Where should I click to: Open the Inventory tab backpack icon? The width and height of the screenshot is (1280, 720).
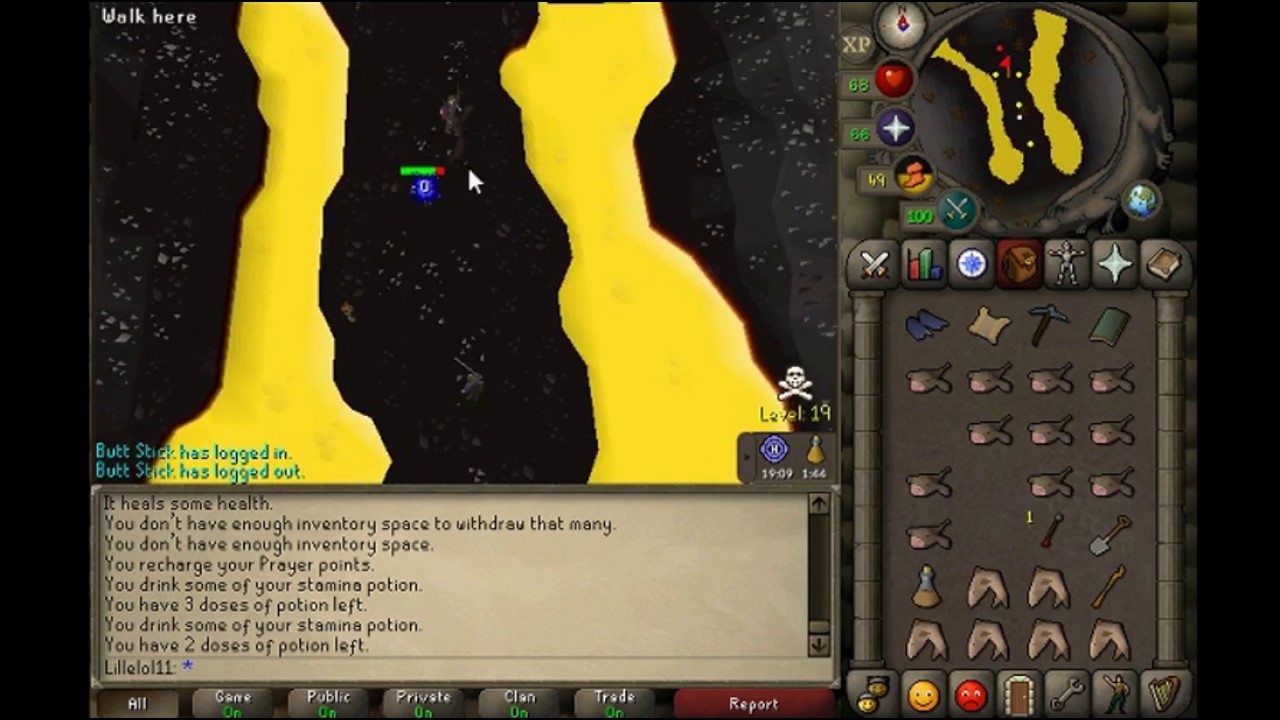[x=1019, y=264]
